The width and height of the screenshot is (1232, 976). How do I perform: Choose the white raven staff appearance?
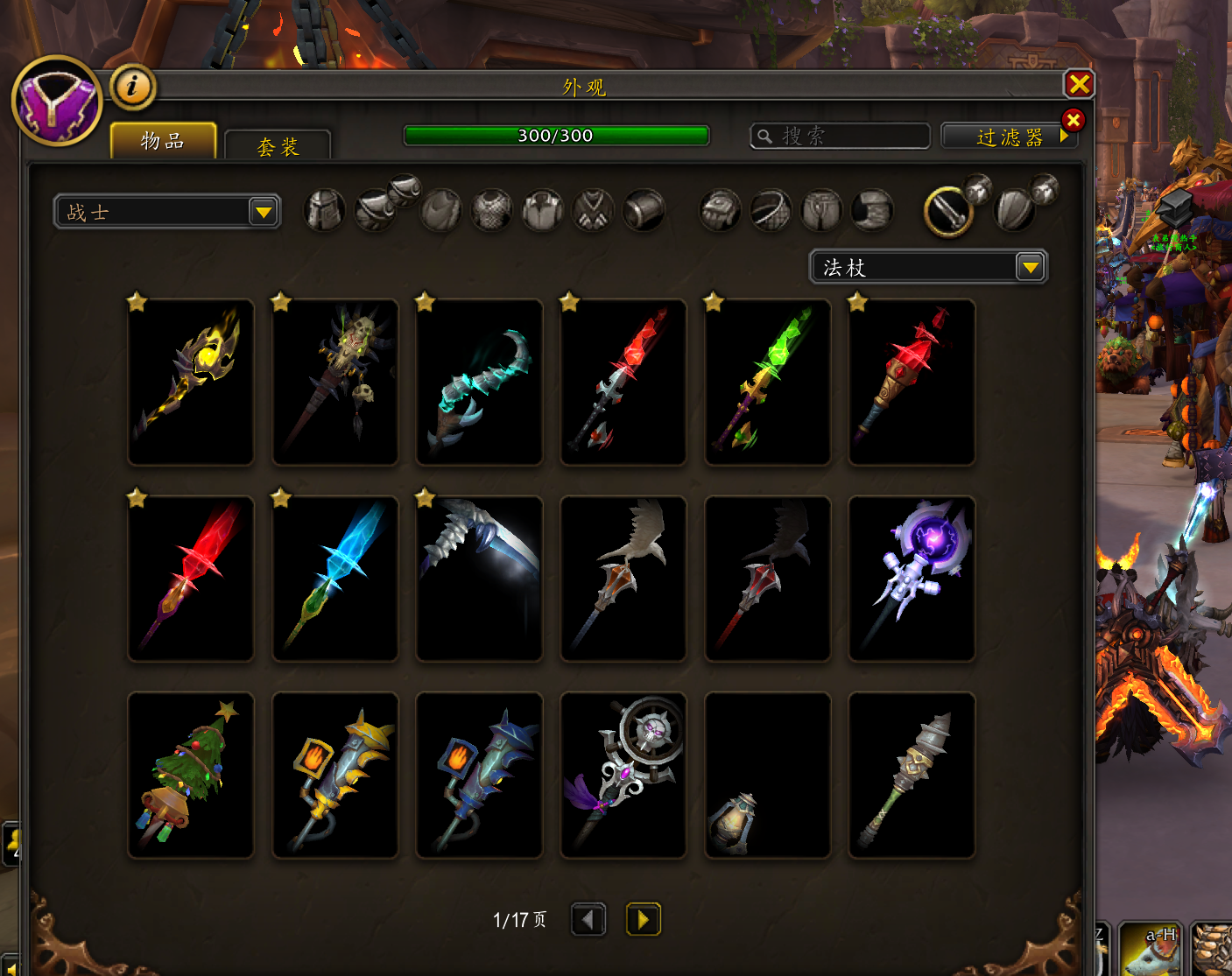click(623, 579)
